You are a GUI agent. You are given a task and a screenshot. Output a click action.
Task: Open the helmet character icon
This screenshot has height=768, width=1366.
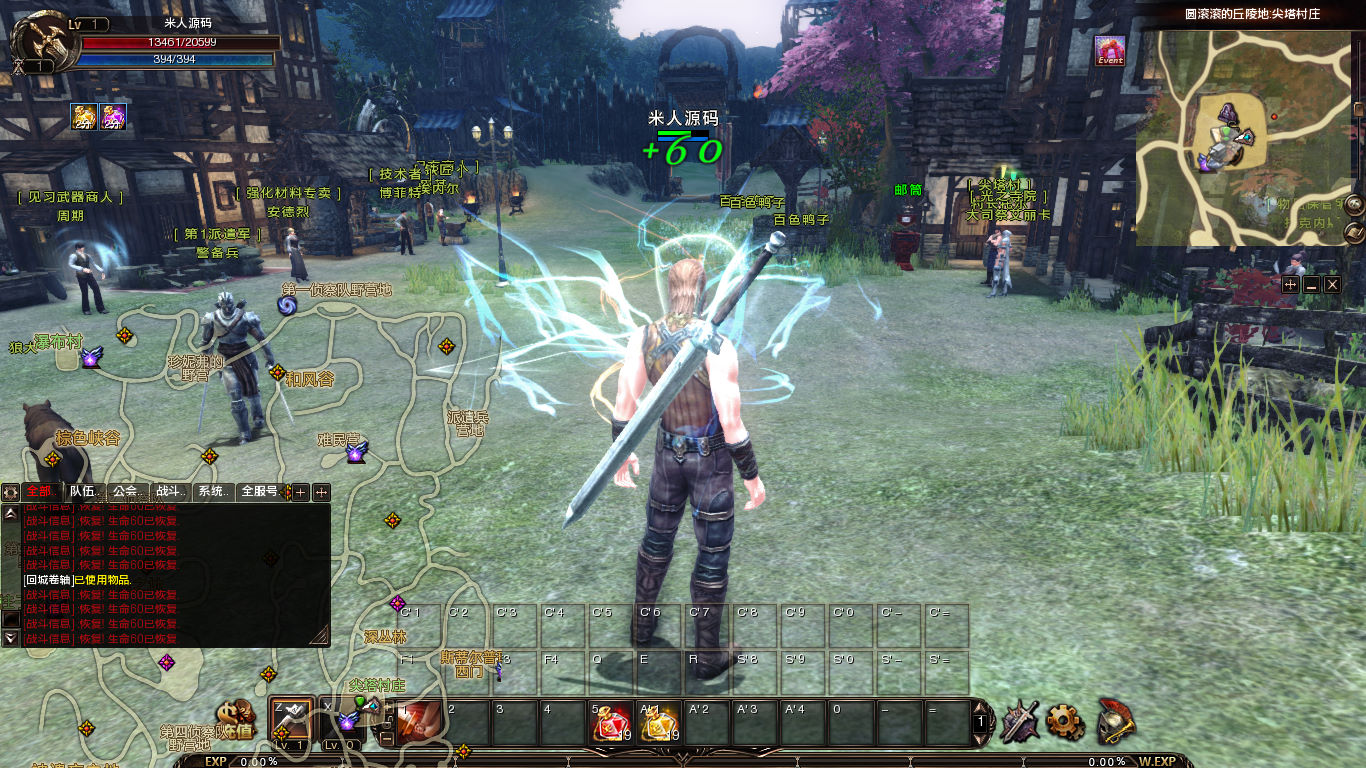point(1115,721)
